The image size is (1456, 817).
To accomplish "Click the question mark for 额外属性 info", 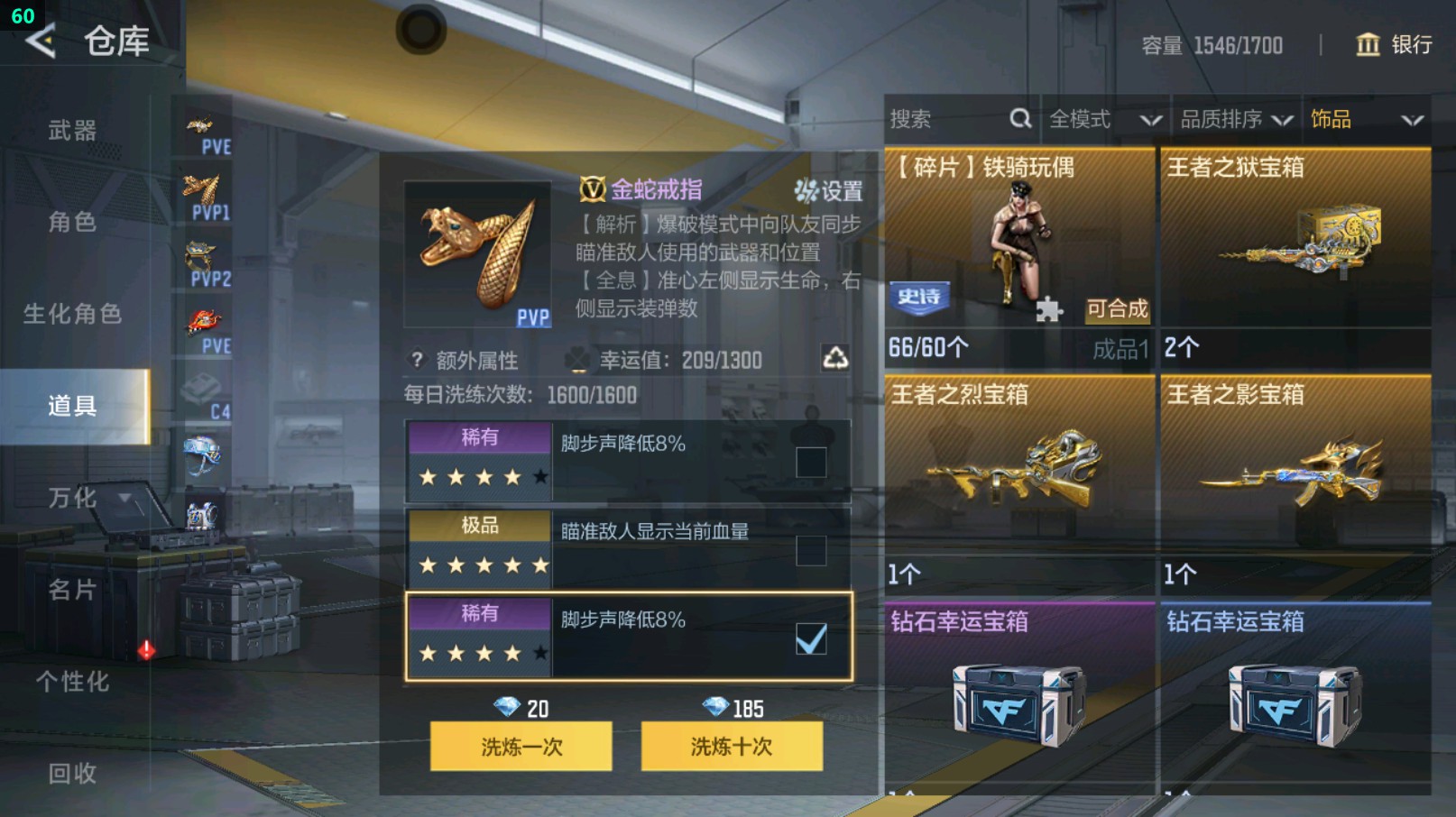I will 416,360.
